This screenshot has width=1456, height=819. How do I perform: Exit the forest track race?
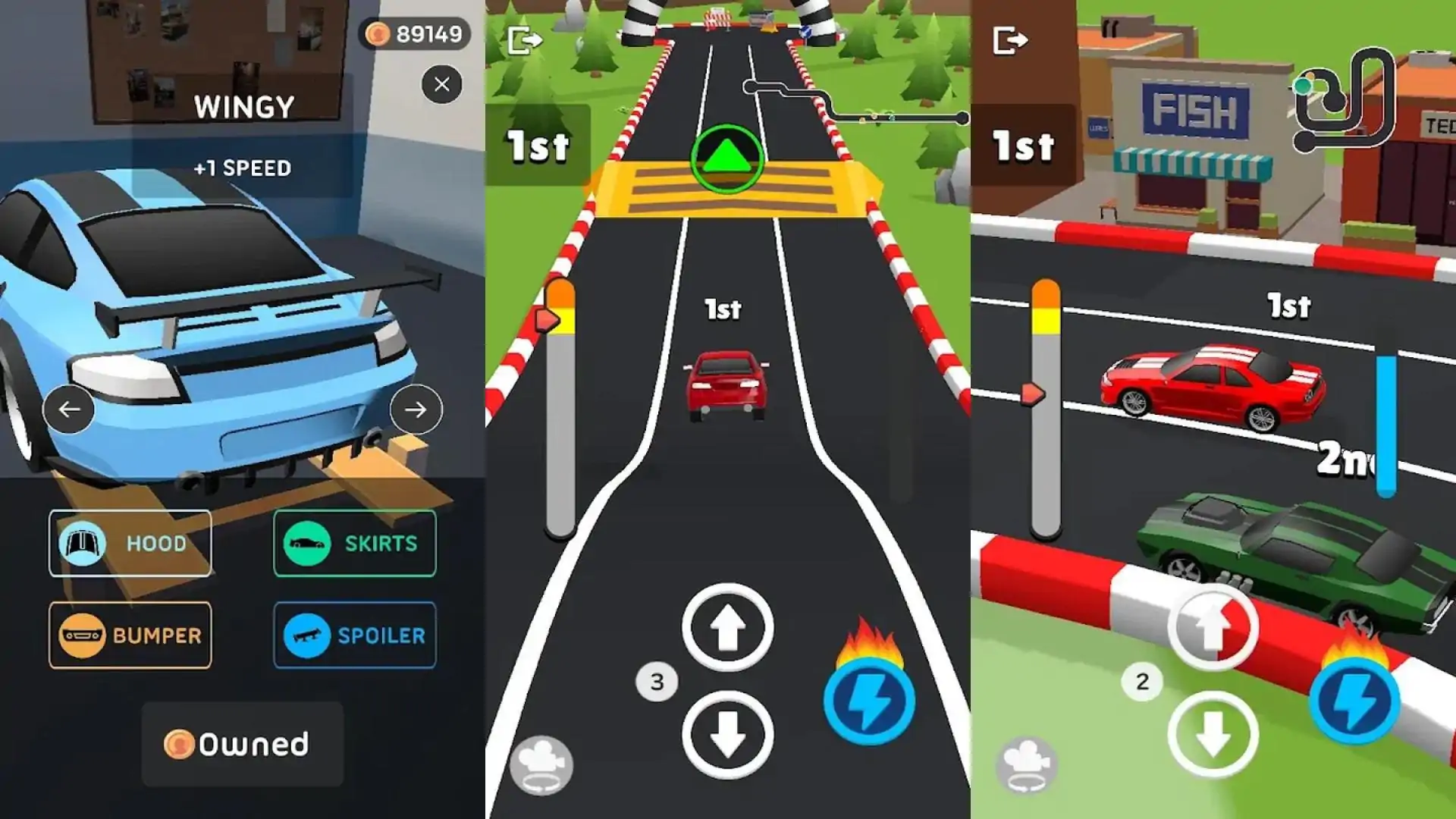point(525,40)
